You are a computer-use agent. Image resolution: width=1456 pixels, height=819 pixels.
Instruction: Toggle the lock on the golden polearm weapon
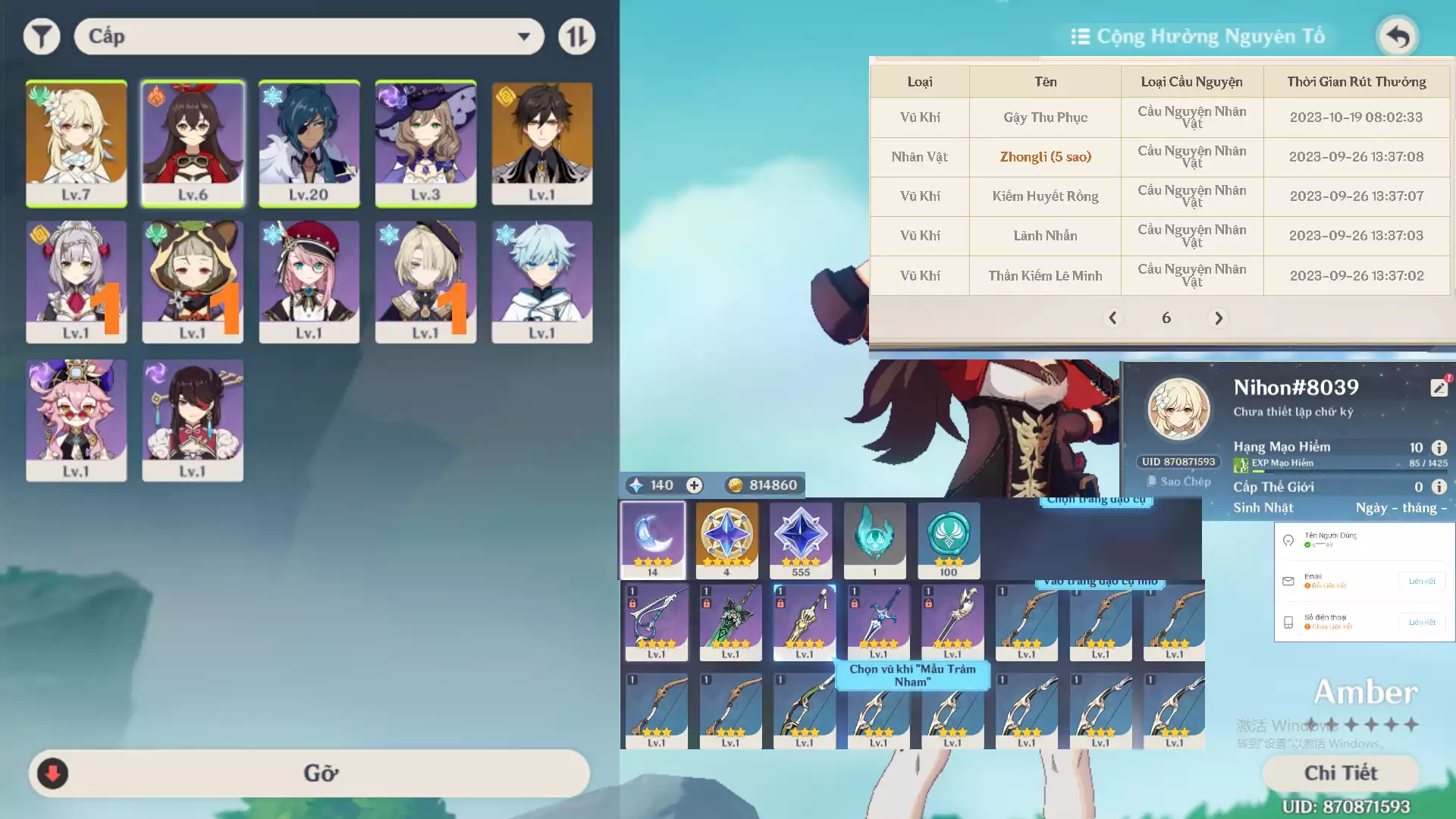click(781, 604)
